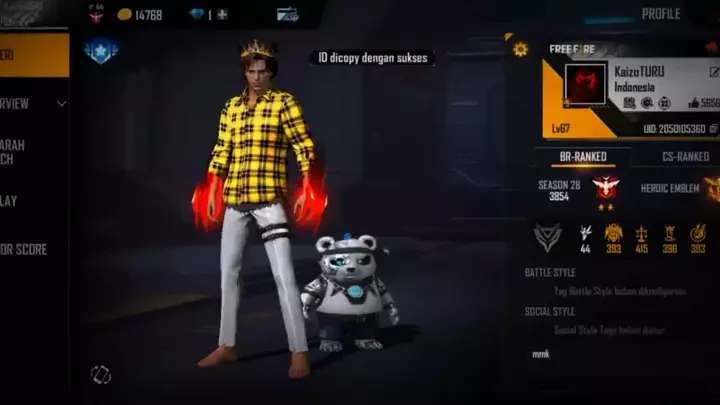Open the gold coins balance
This screenshot has height=405, width=720.
(x=140, y=15)
